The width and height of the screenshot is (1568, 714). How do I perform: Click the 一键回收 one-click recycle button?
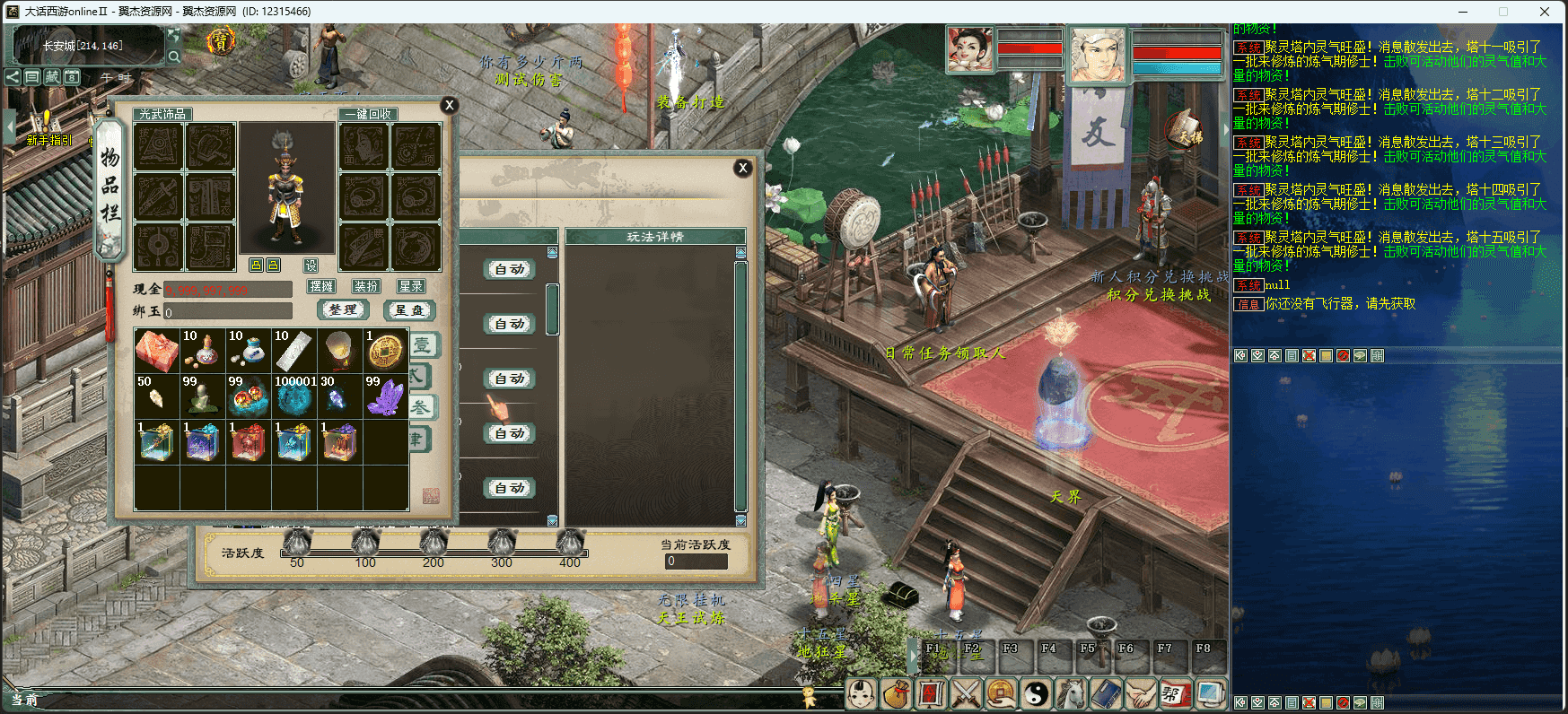[368, 114]
